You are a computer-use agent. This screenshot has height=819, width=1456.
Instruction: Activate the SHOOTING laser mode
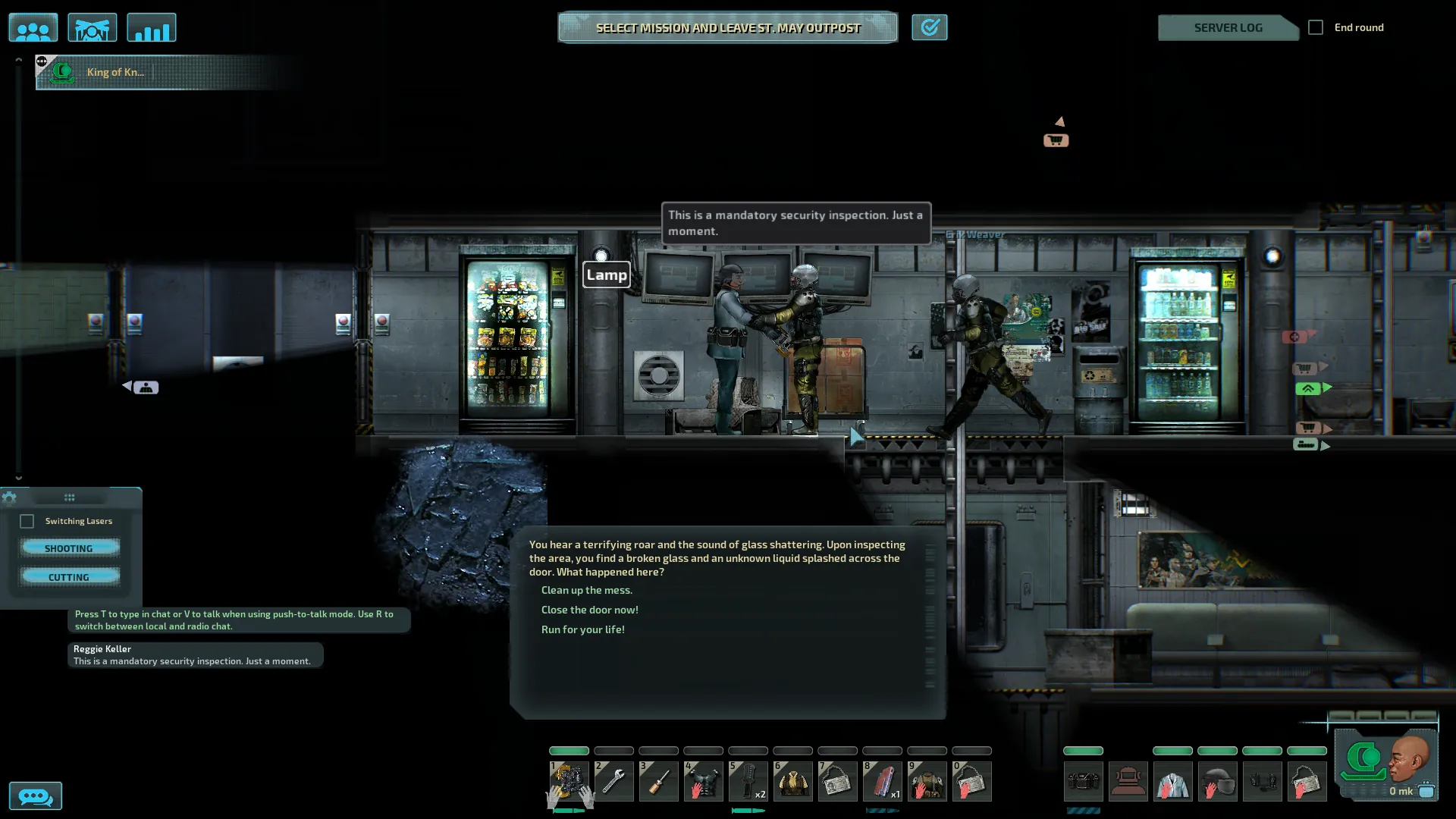click(x=69, y=548)
